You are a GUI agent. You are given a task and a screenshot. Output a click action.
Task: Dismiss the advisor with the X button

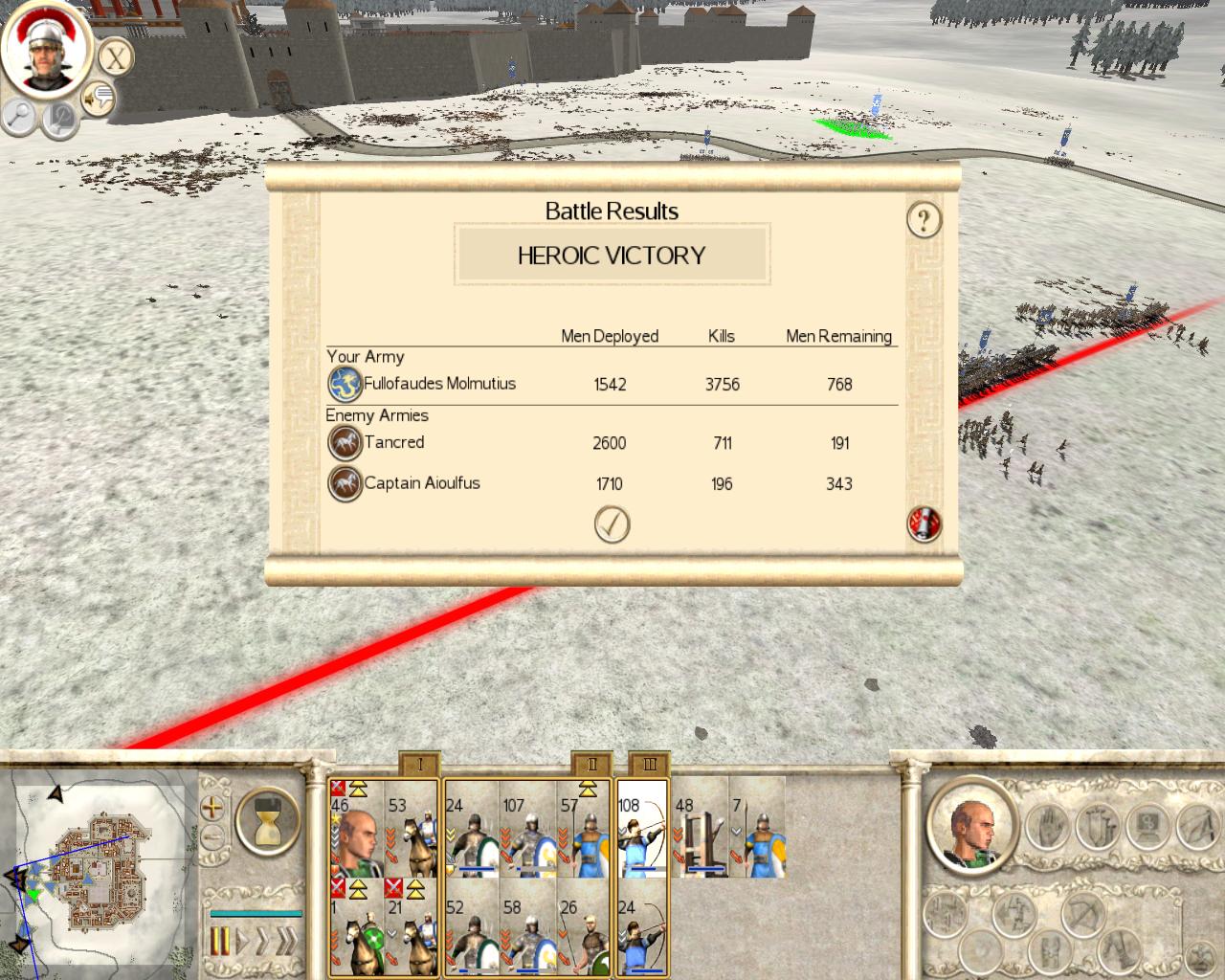[115, 57]
